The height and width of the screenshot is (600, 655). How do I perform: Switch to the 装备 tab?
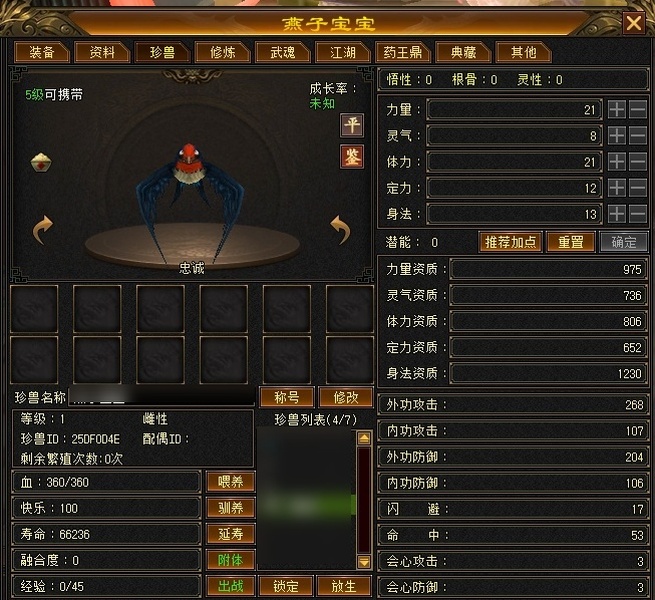tap(42, 52)
